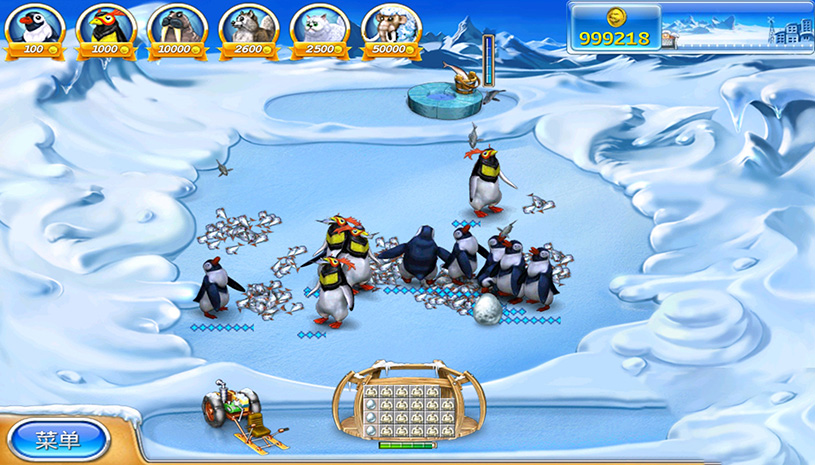Click the delivery sled vehicle
The width and height of the screenshot is (815, 465).
tap(236, 410)
